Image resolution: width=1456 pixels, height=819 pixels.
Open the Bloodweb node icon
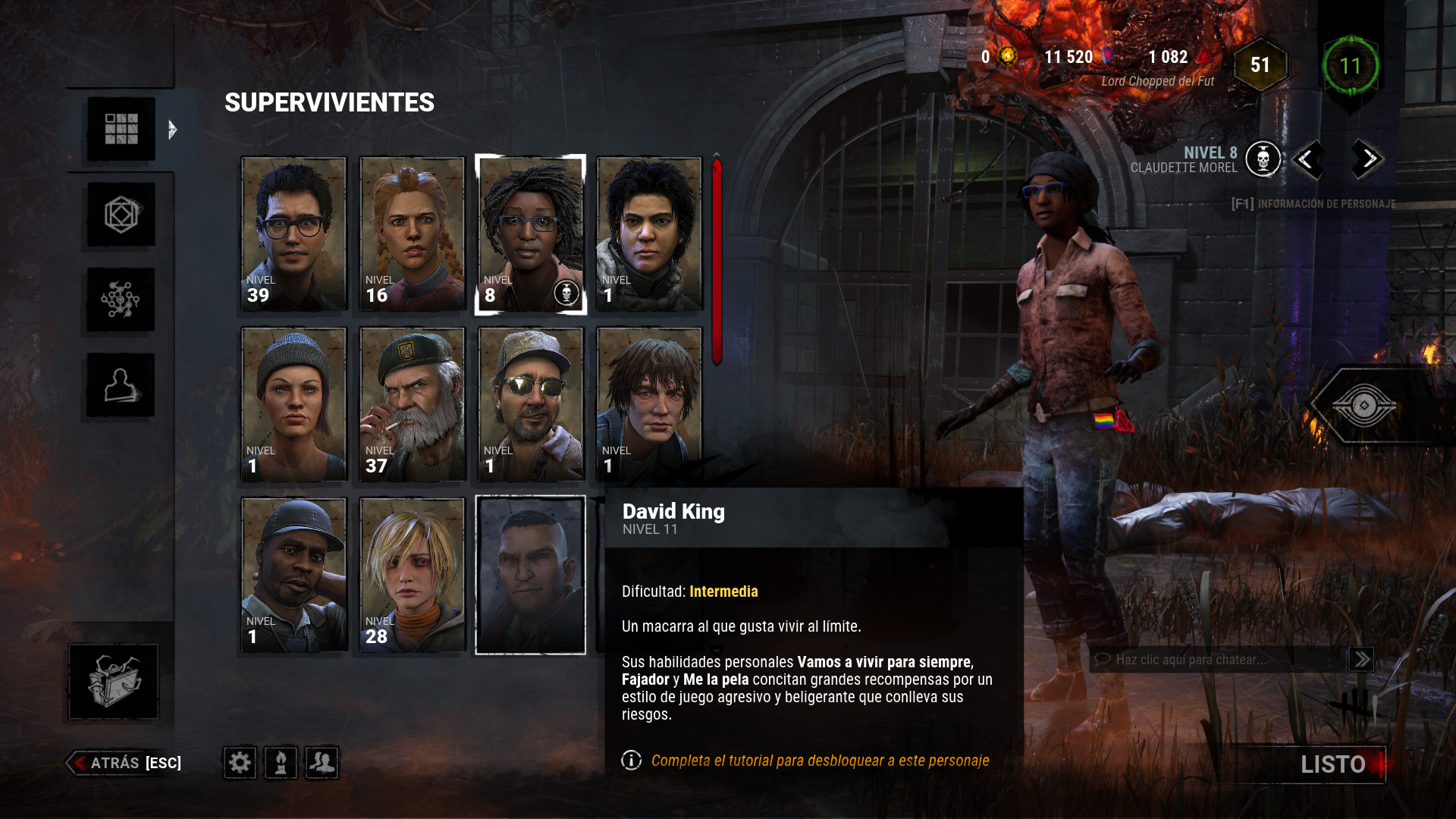tap(119, 300)
